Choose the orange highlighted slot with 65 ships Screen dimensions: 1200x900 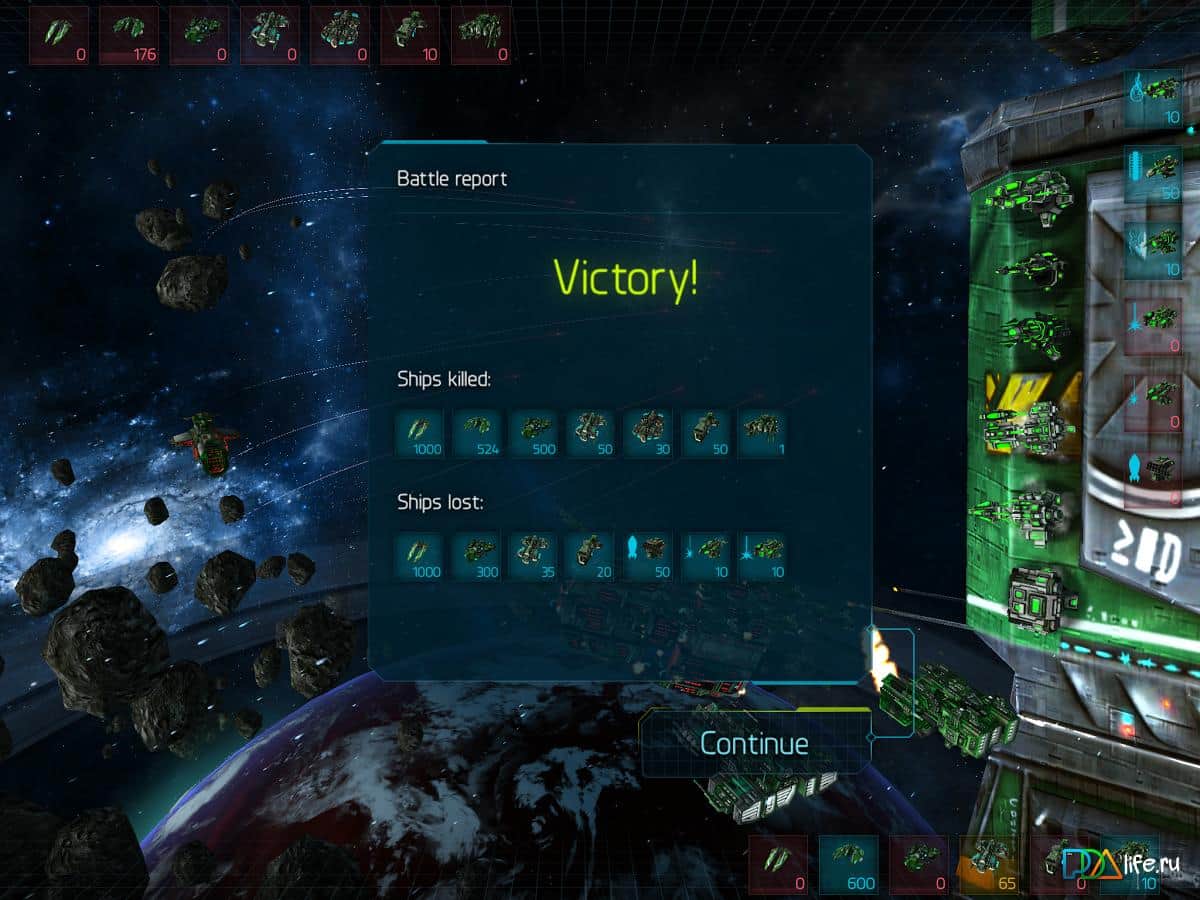tap(989, 864)
